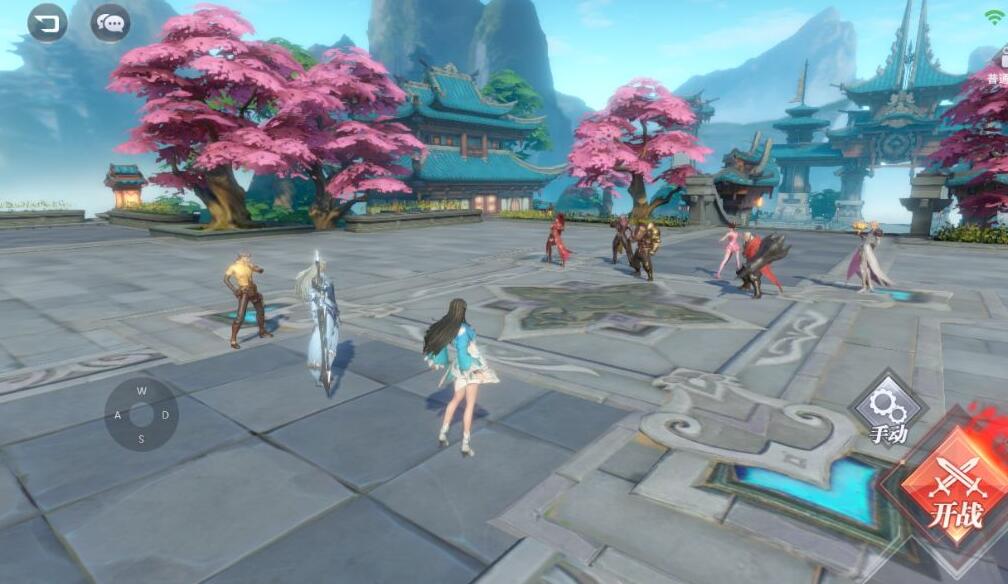Open the chat bubble icon

click(110, 22)
